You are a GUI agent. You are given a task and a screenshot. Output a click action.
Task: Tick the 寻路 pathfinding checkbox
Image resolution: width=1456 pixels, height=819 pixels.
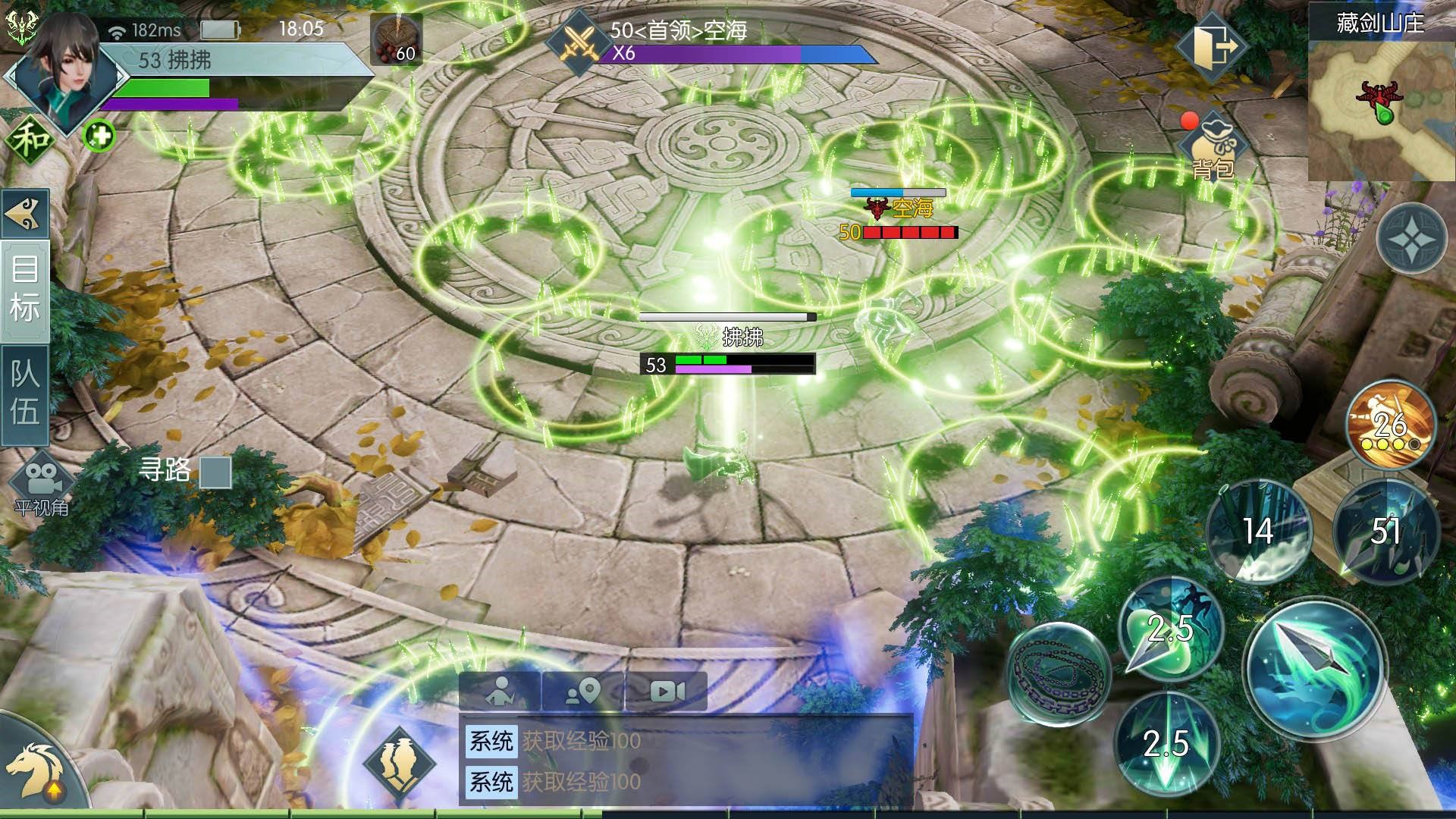tap(215, 472)
